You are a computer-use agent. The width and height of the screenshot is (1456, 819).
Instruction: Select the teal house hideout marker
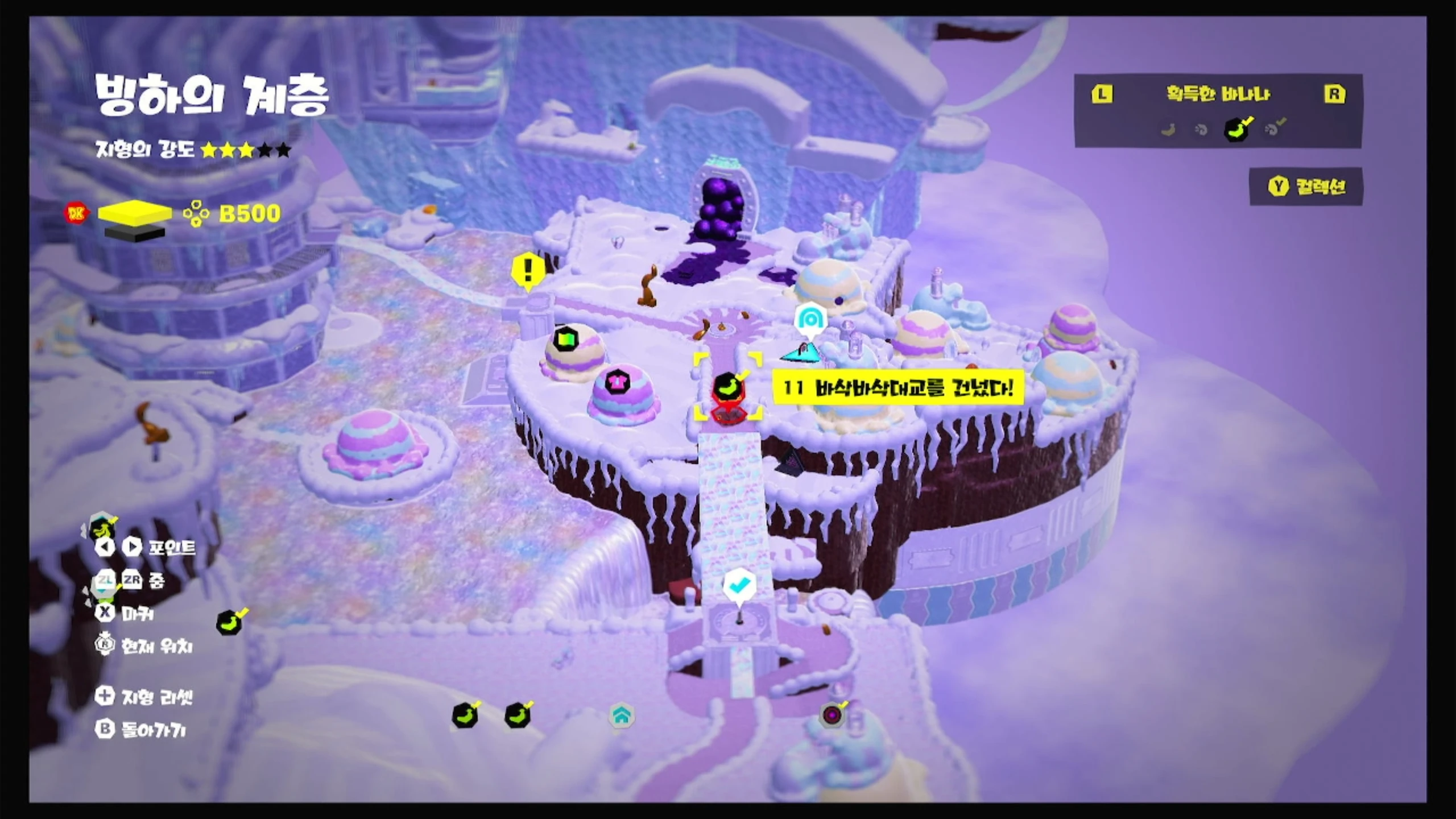click(x=621, y=716)
